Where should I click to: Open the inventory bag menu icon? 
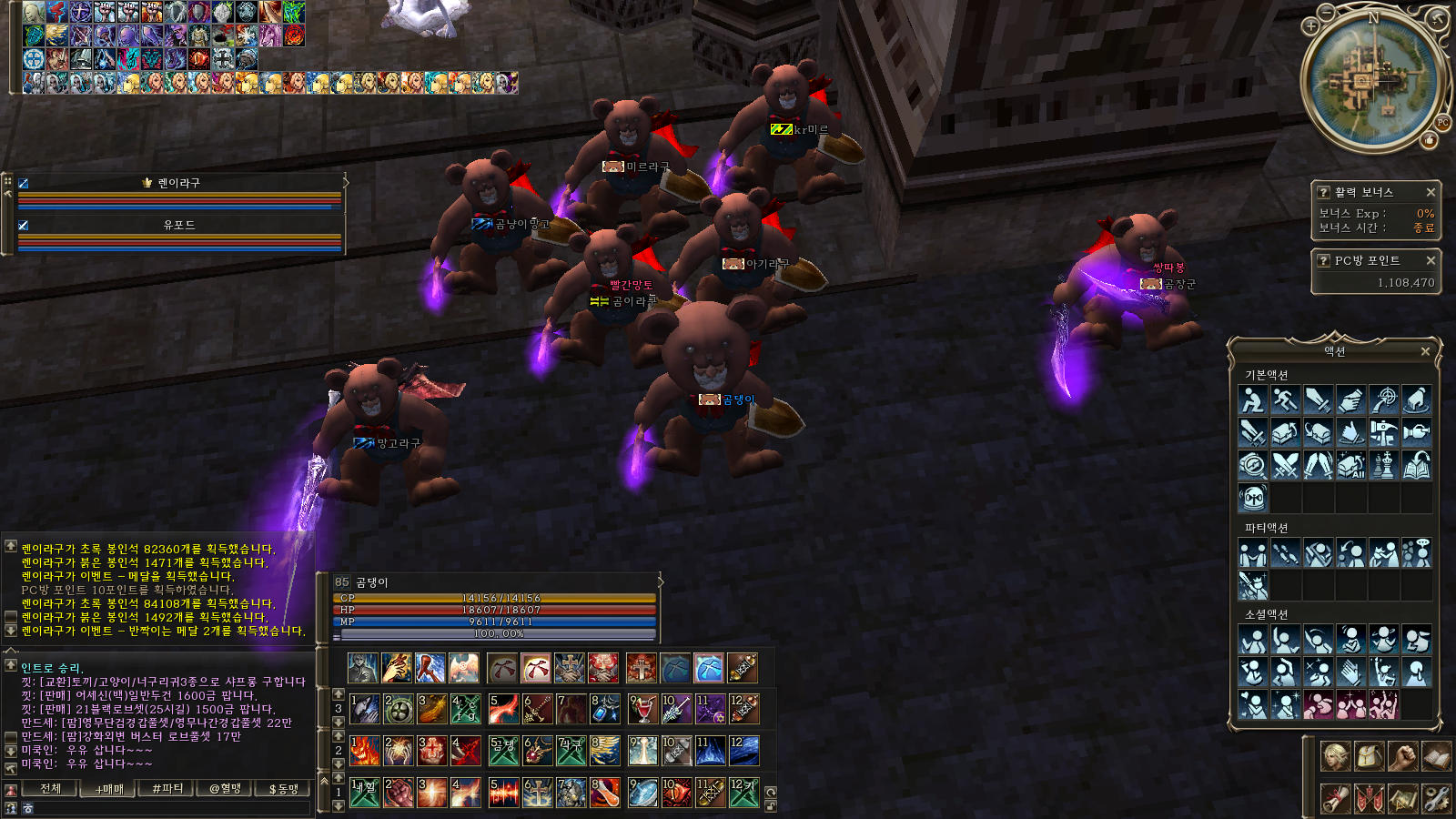[x=1369, y=756]
